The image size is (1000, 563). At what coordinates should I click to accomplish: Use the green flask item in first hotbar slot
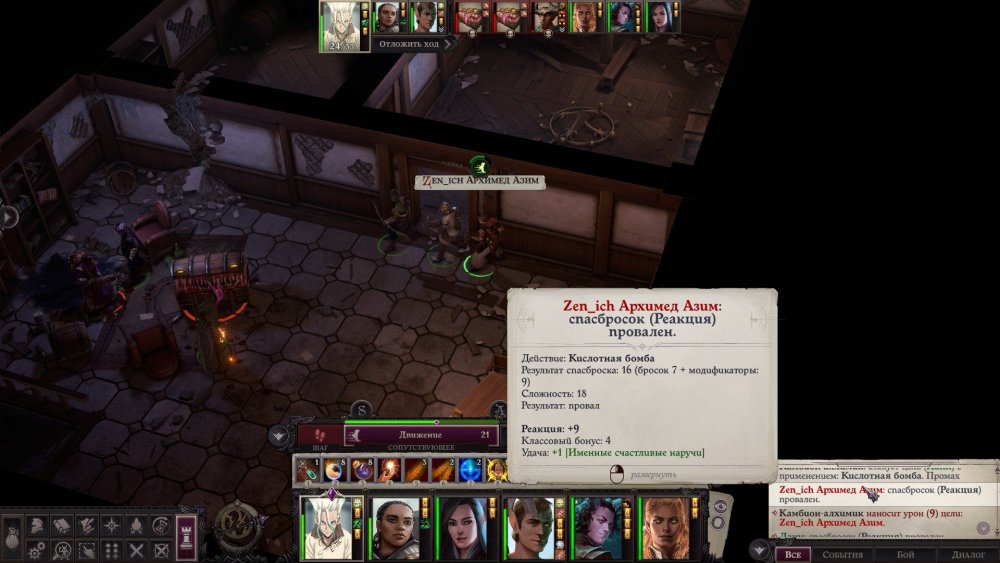coord(308,470)
